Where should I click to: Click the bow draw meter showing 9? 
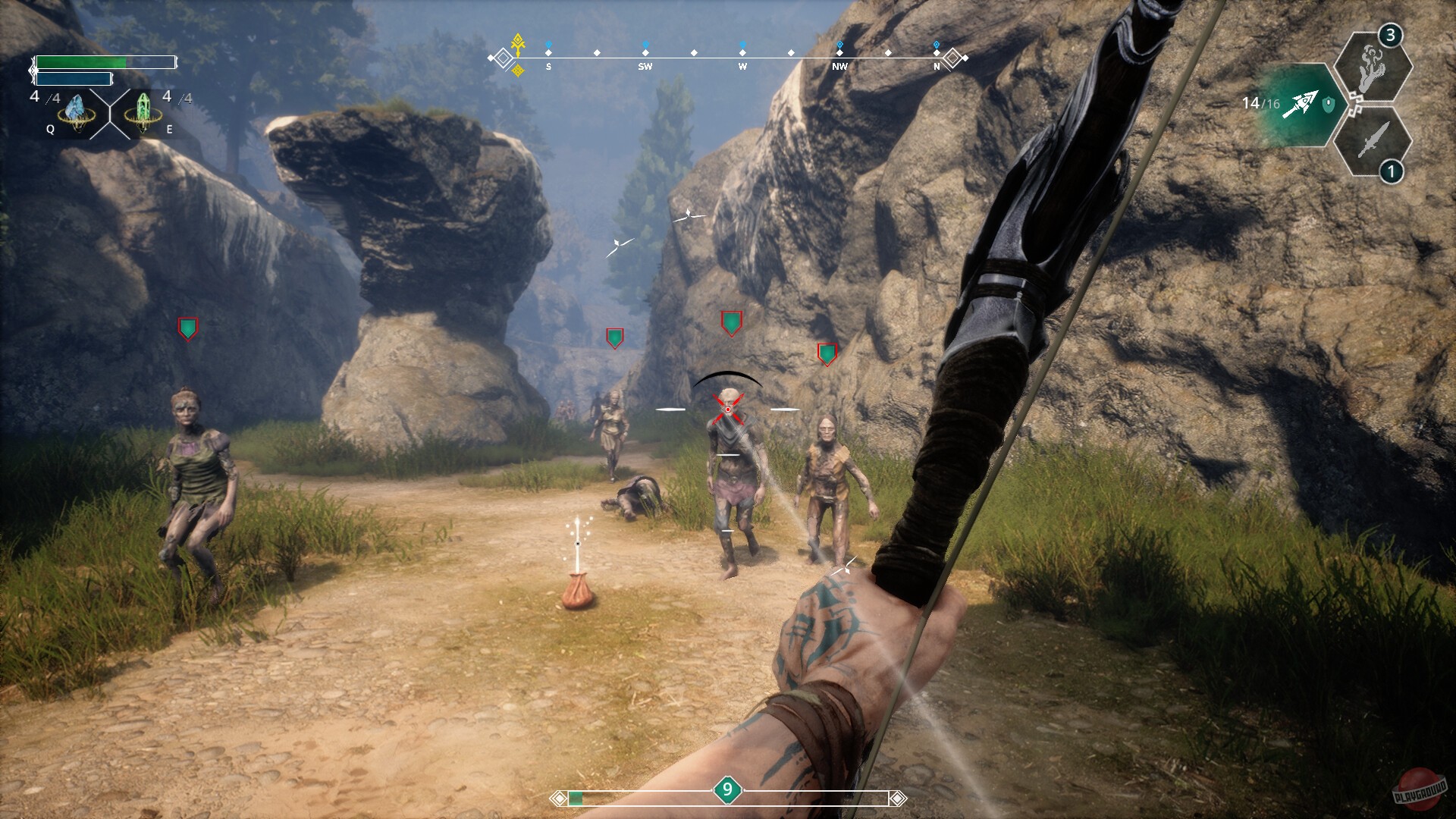[x=727, y=789]
